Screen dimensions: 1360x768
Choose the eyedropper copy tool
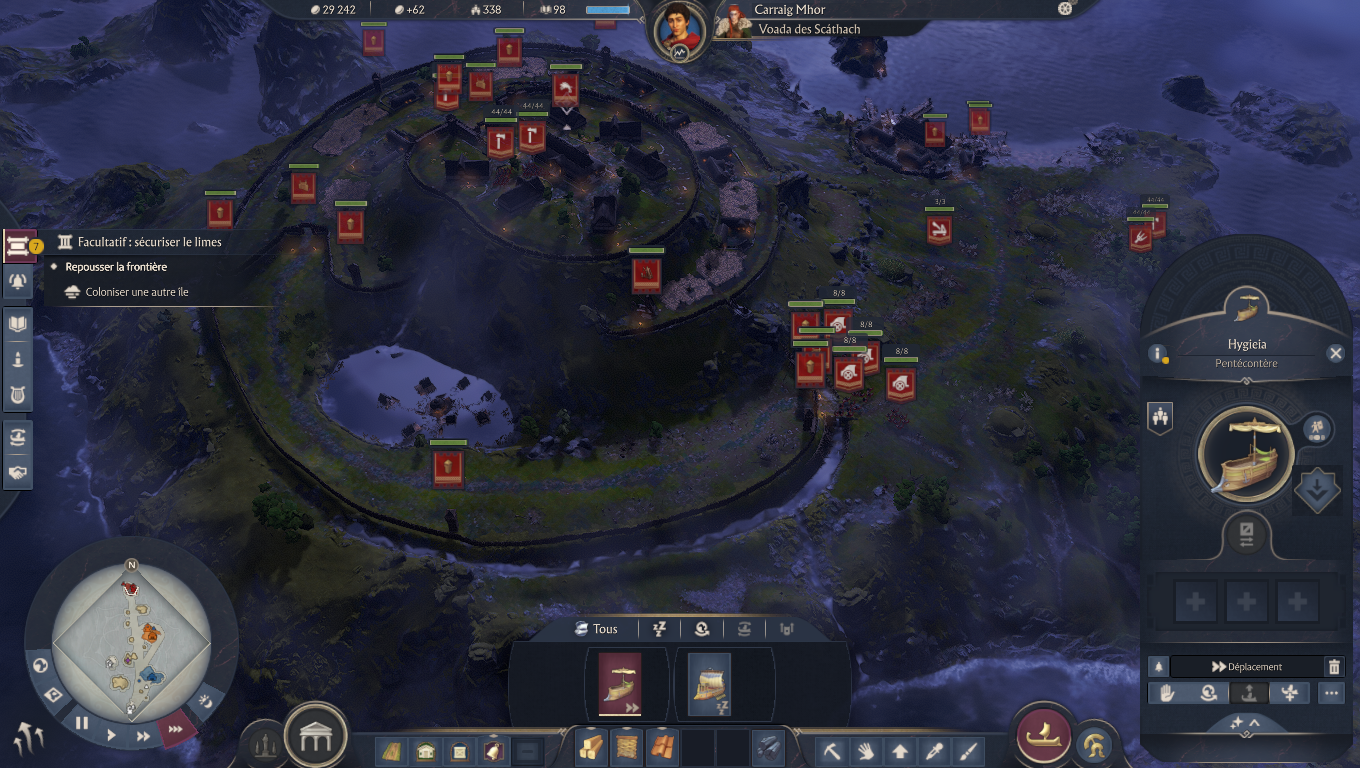(x=934, y=750)
